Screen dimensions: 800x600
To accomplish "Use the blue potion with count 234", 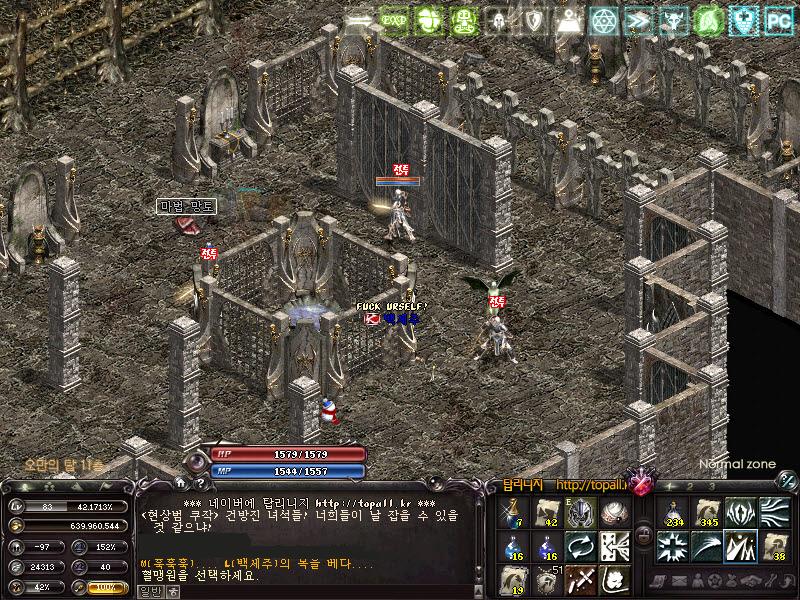I will pyautogui.click(x=672, y=512).
